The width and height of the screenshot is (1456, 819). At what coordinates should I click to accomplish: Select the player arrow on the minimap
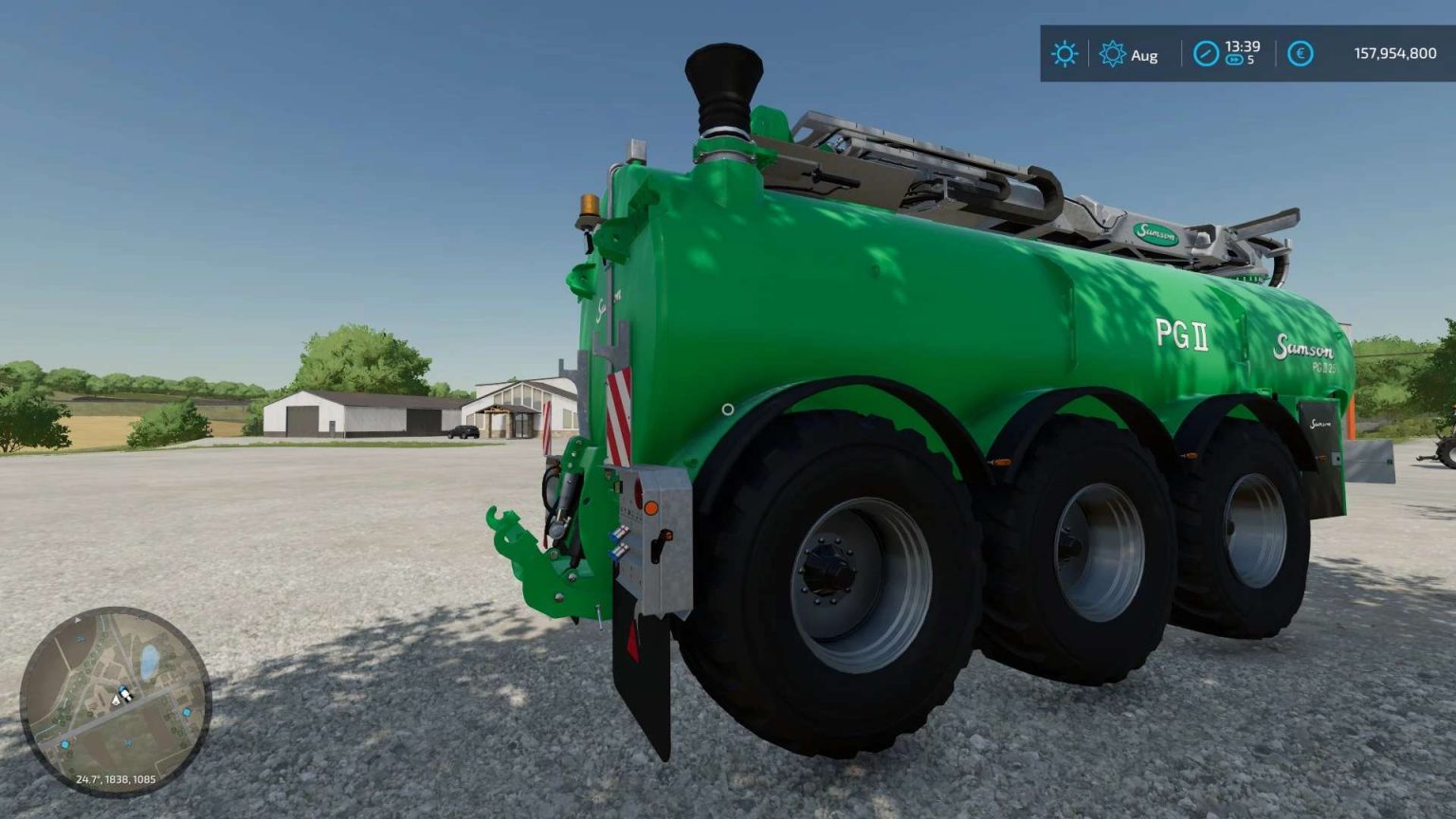[x=116, y=700]
